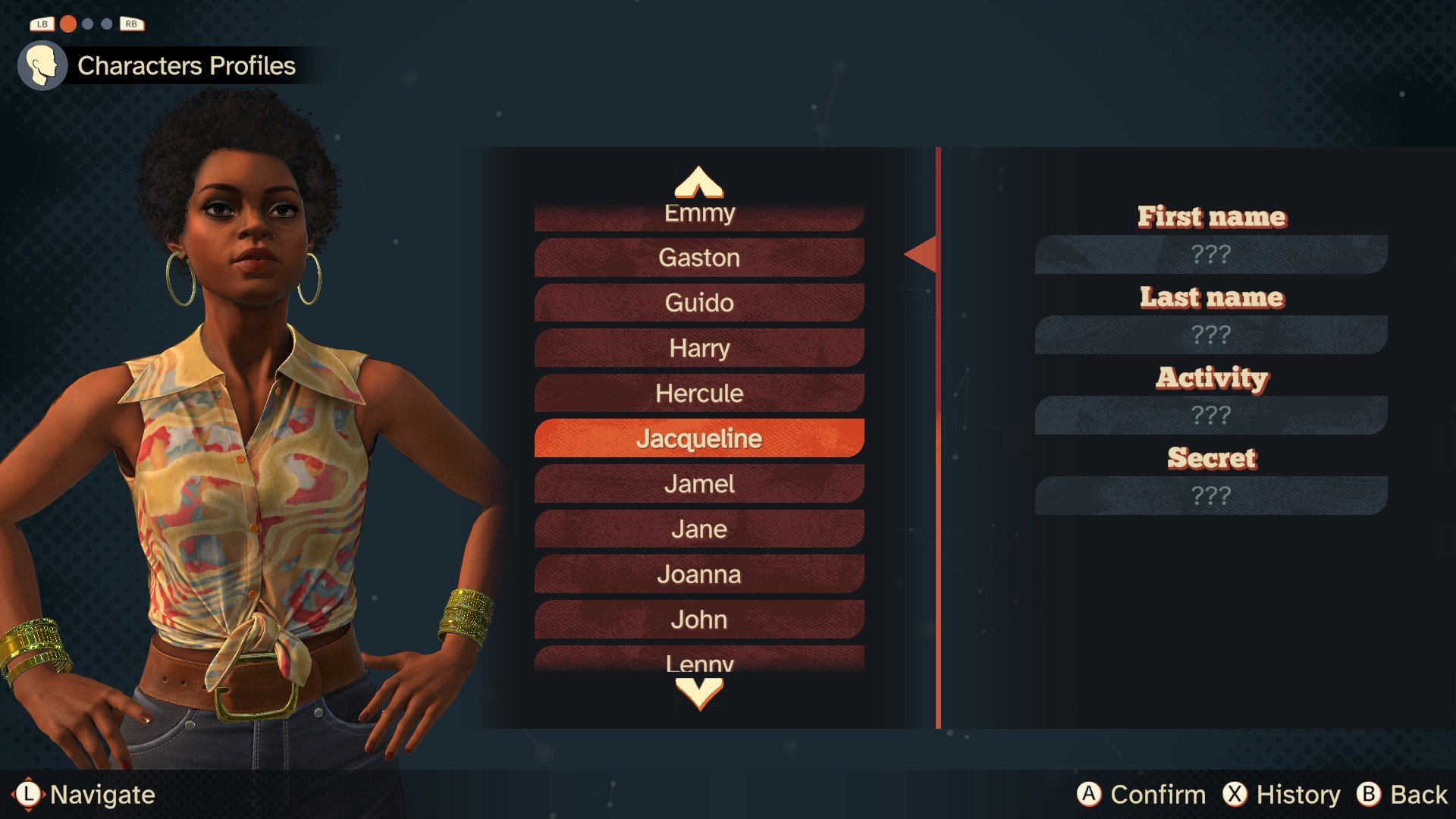Select the Activity field

[1210, 415]
